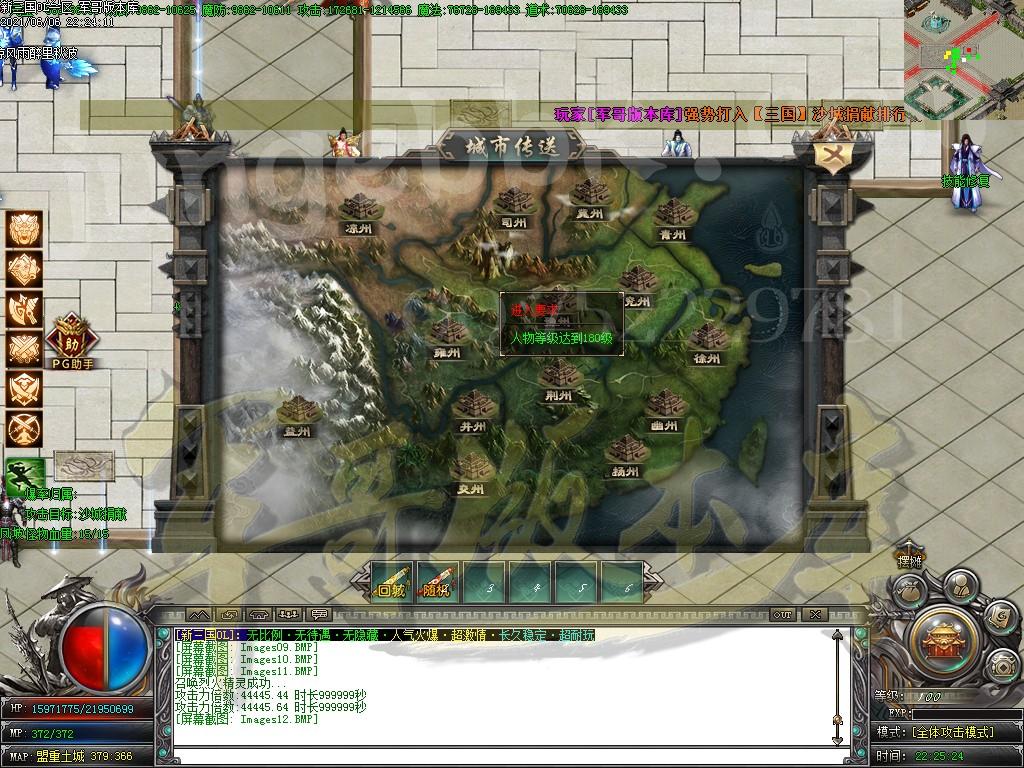Pick the 幽州 city marker
Viewport: 1024px width, 768px height.
(x=663, y=408)
